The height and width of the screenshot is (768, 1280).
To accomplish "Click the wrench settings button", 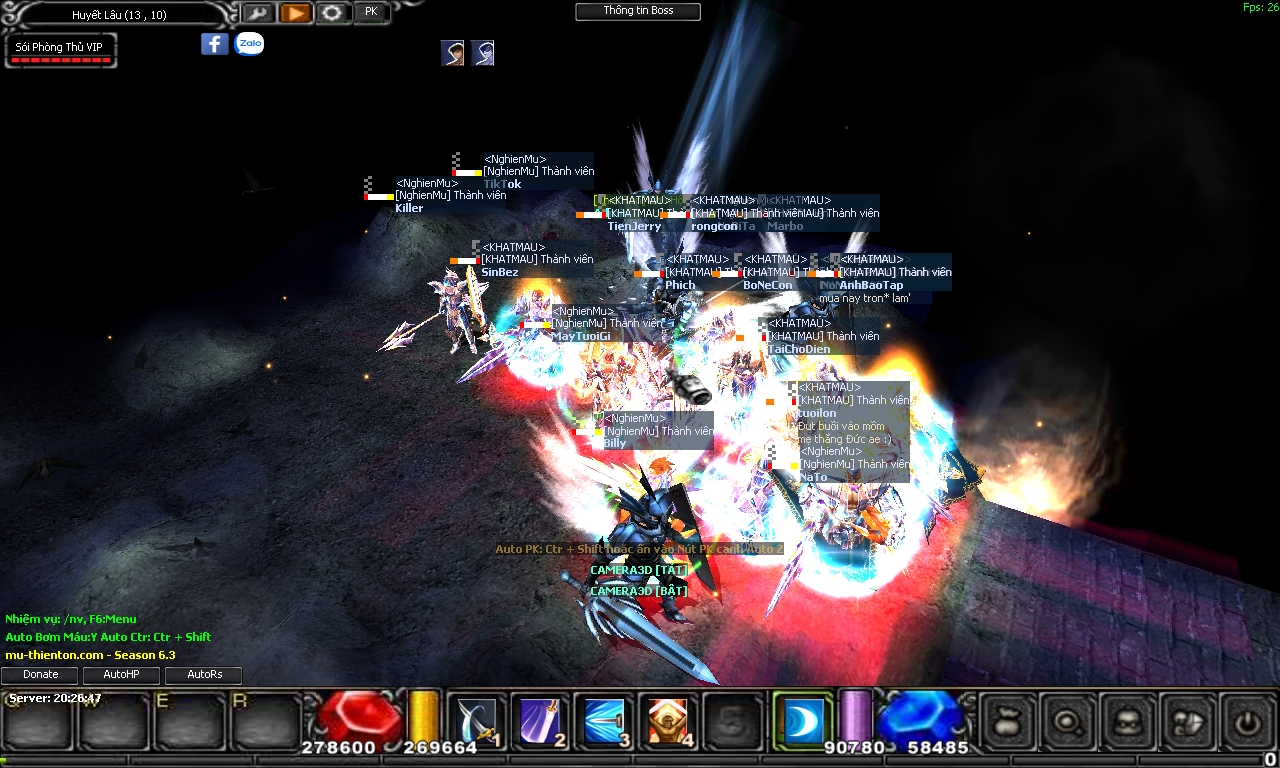I will (x=257, y=13).
